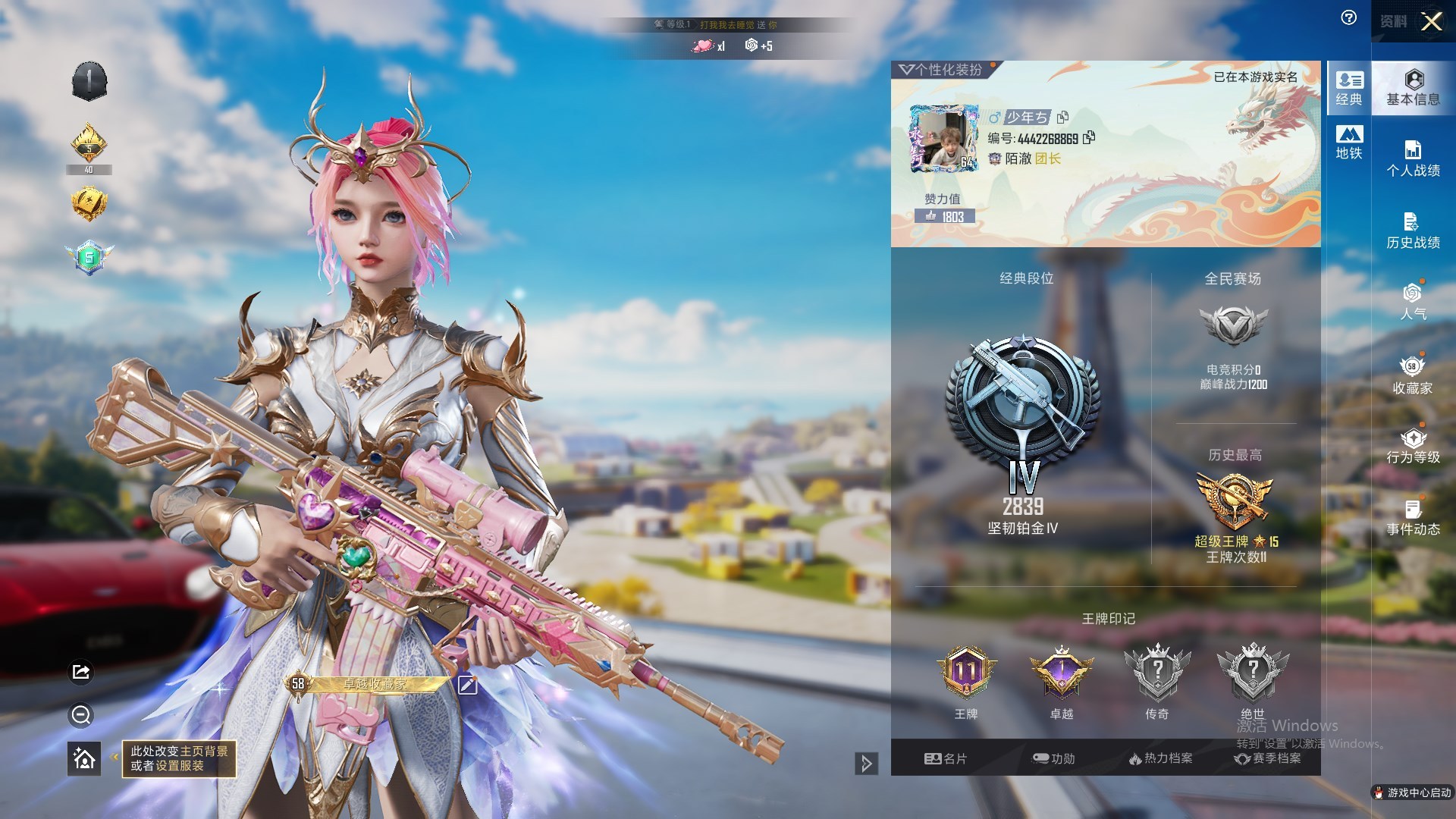Switch to the 功勋 merit tab

tap(1054, 758)
